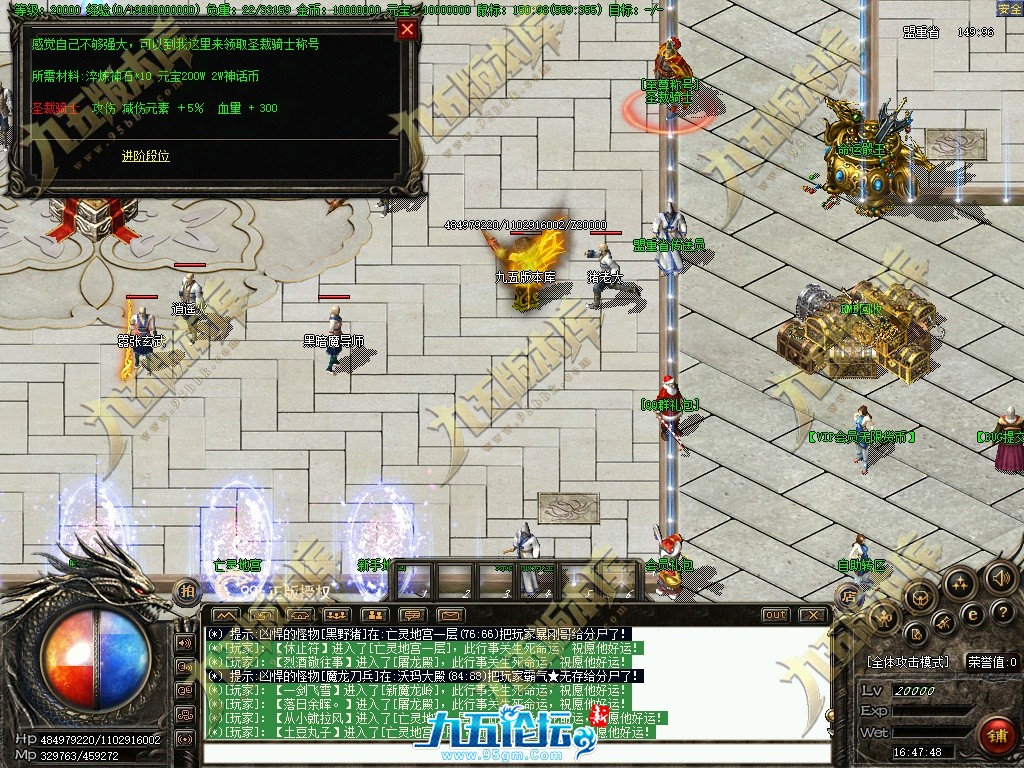
Task: Open the 店 shop round button
Action: pyautogui.click(x=849, y=597)
